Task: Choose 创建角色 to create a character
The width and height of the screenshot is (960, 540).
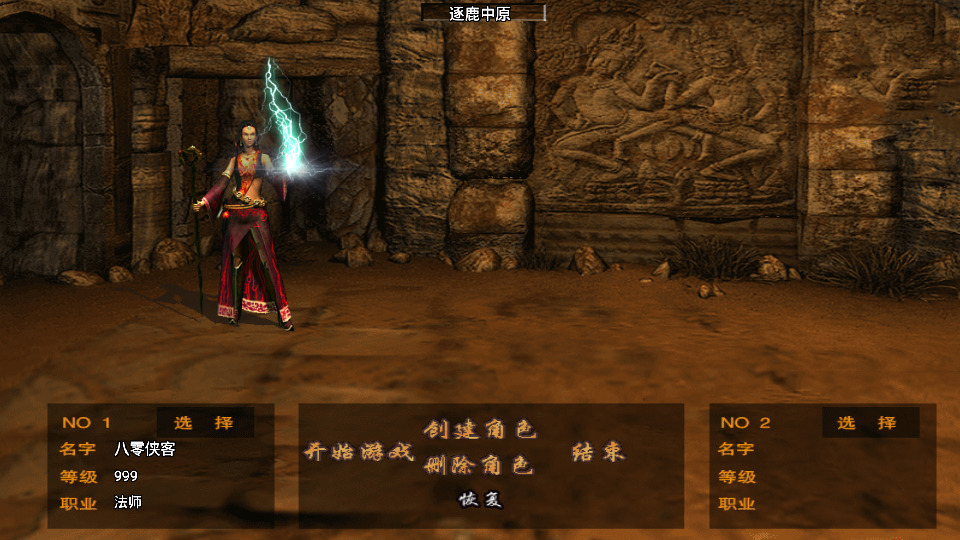Action: click(x=480, y=430)
